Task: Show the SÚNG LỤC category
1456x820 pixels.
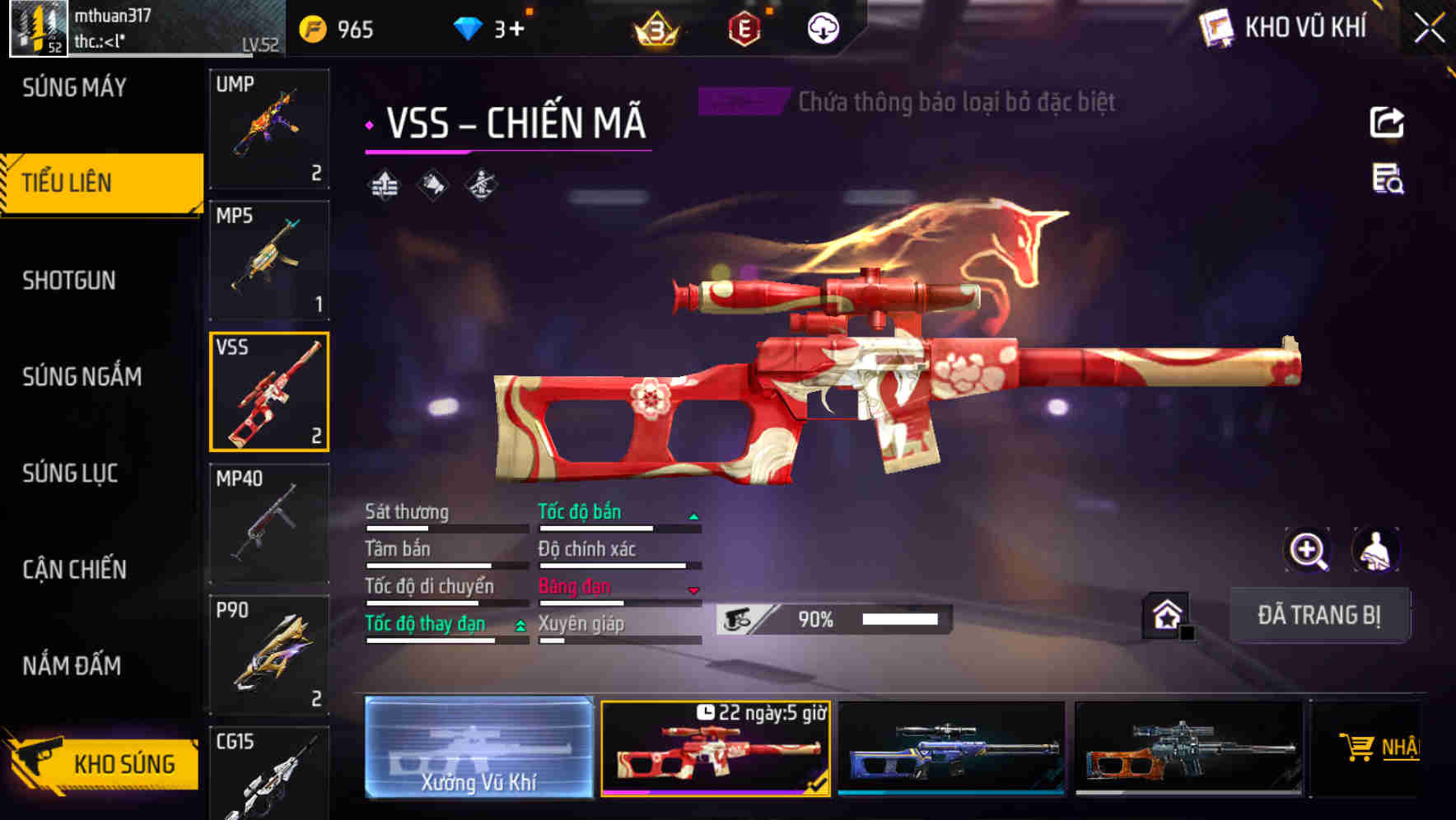Action: click(x=70, y=473)
